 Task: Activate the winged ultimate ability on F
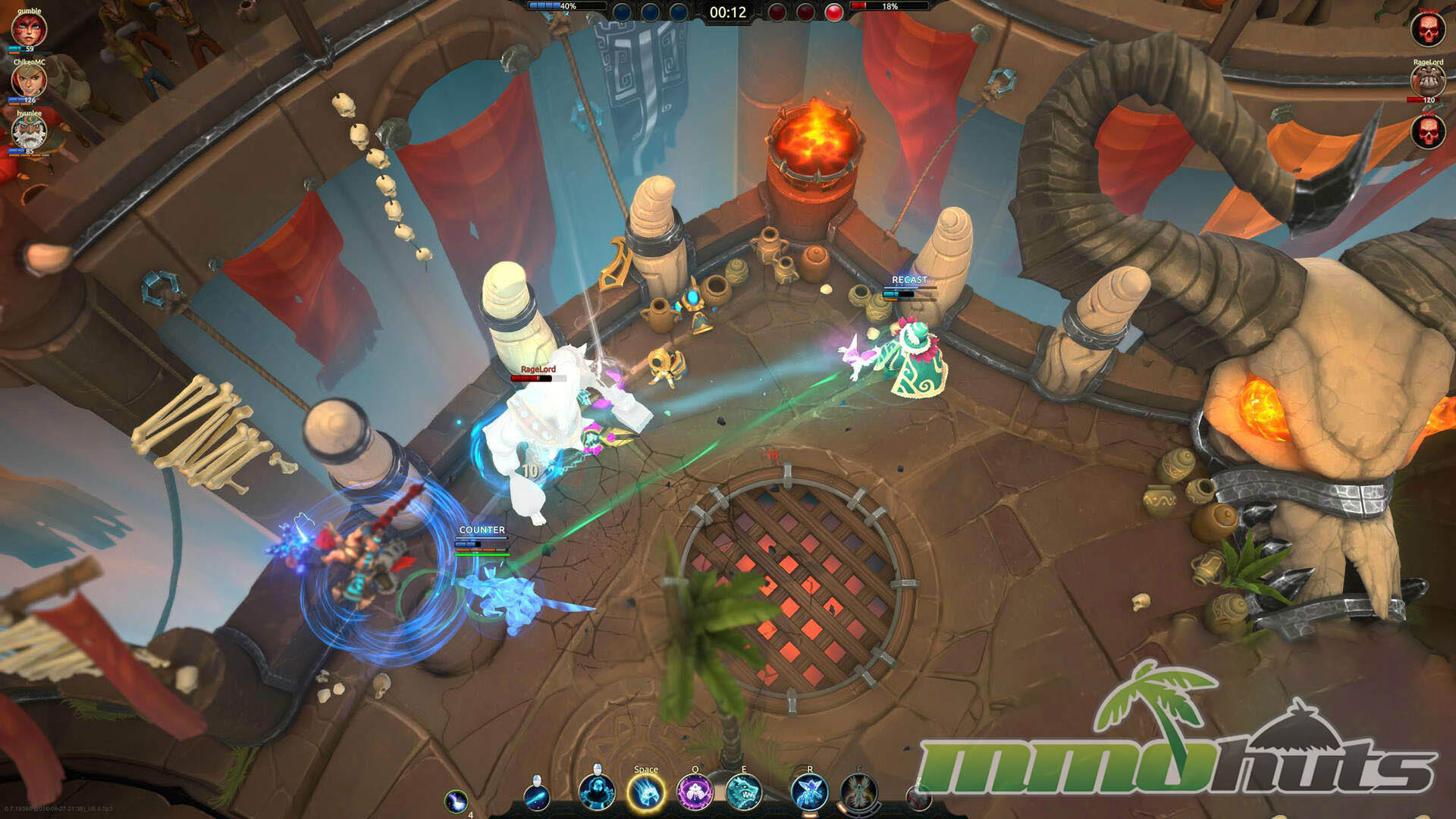tap(859, 792)
